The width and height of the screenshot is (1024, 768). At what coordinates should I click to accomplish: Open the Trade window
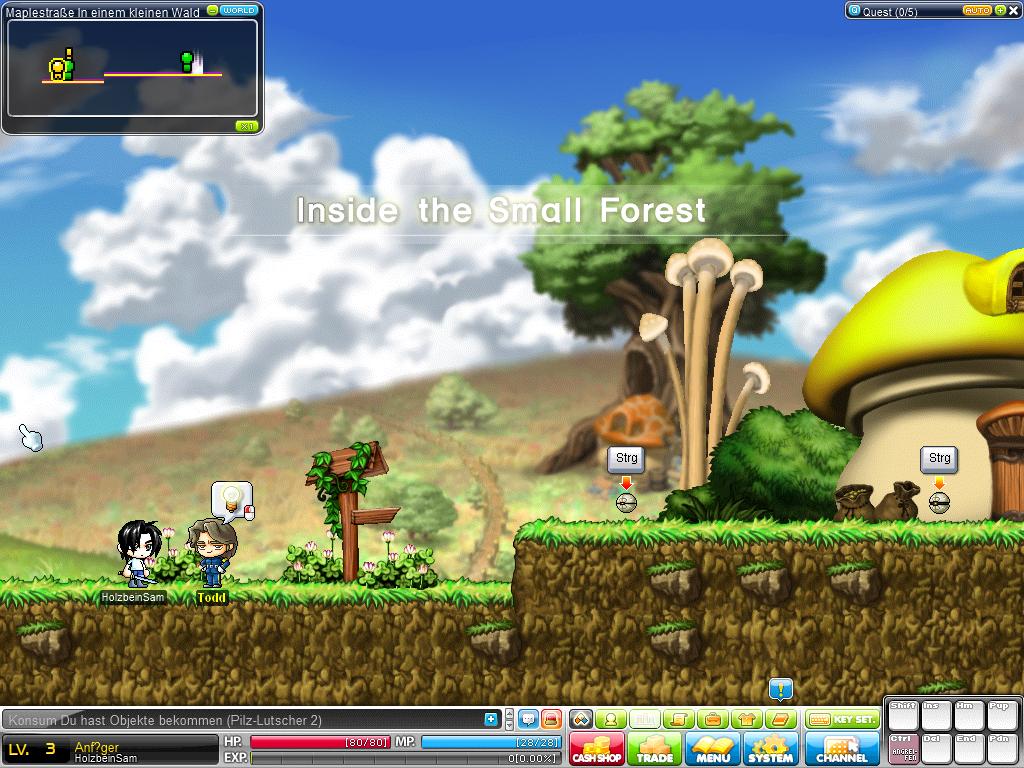[655, 749]
